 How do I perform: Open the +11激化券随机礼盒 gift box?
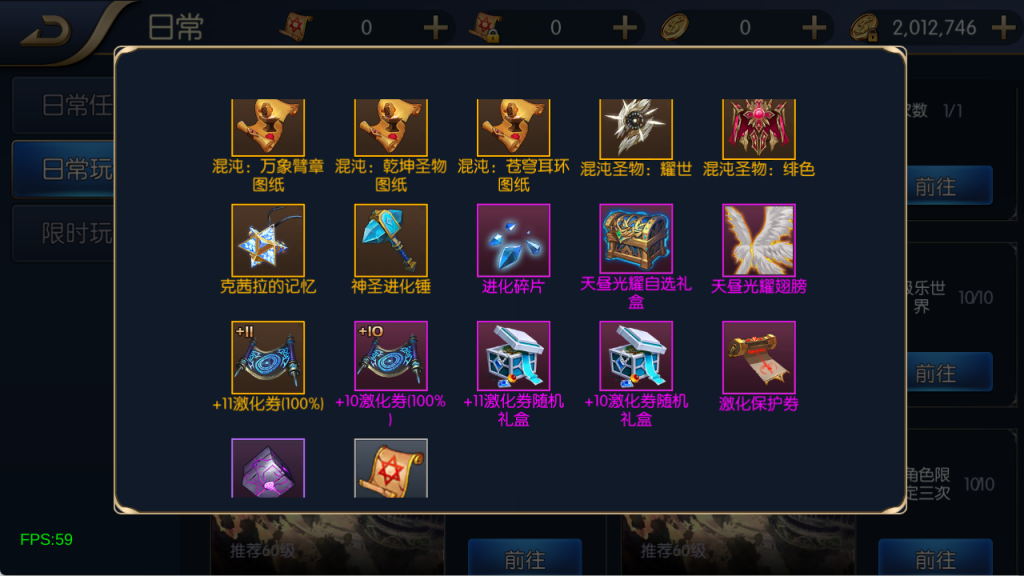pos(513,357)
